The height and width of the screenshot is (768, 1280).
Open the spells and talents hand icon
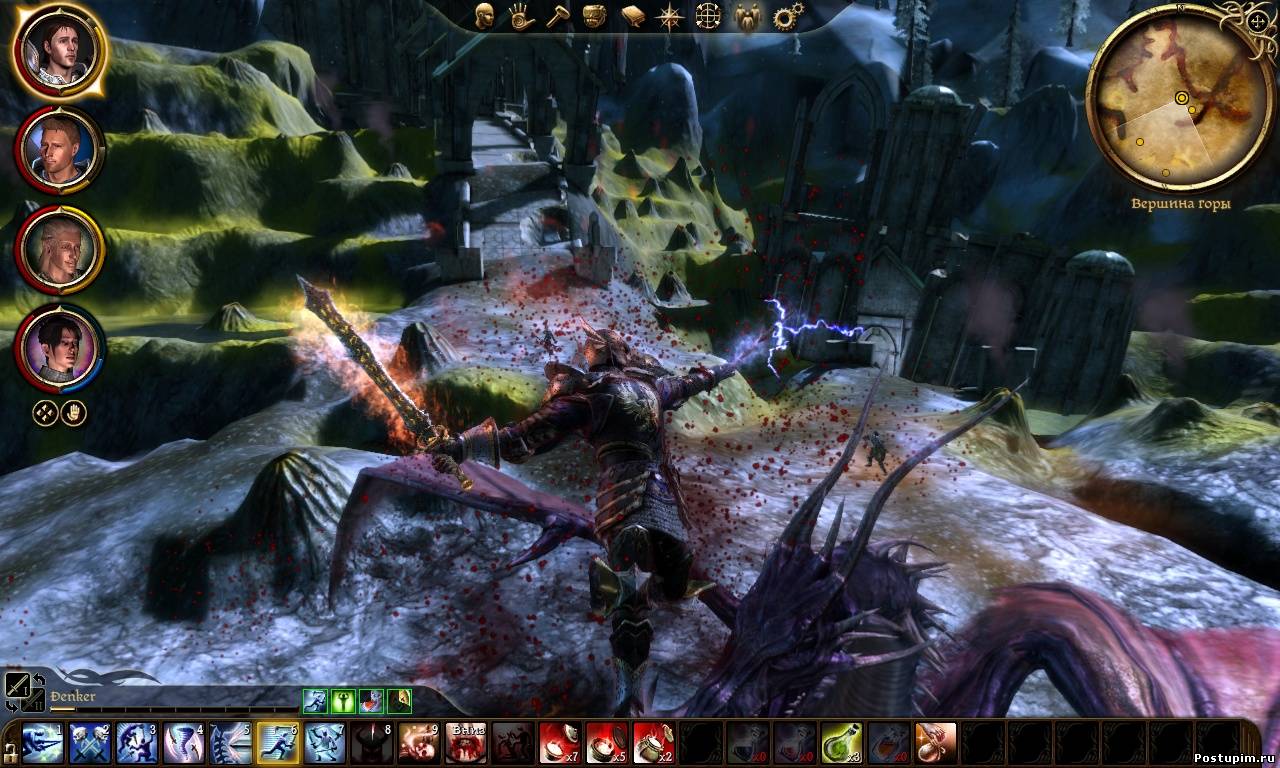point(521,16)
